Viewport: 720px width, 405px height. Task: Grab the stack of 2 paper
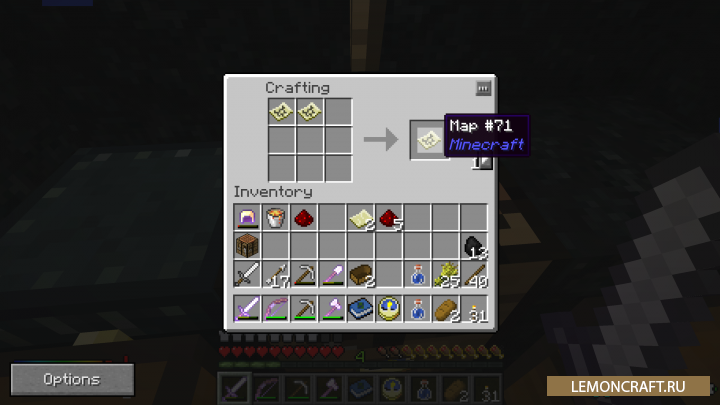[360, 217]
